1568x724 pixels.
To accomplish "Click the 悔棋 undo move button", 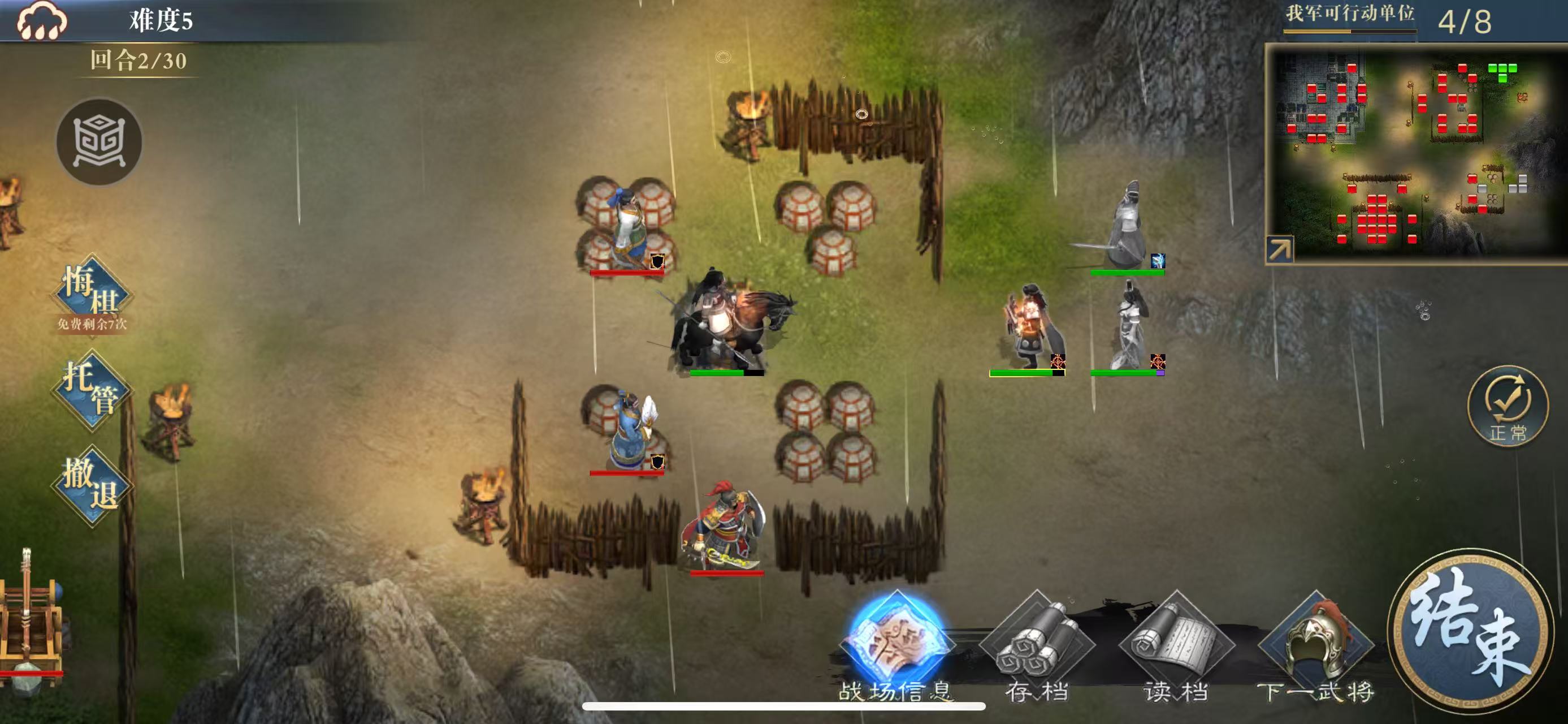I will pos(93,294).
